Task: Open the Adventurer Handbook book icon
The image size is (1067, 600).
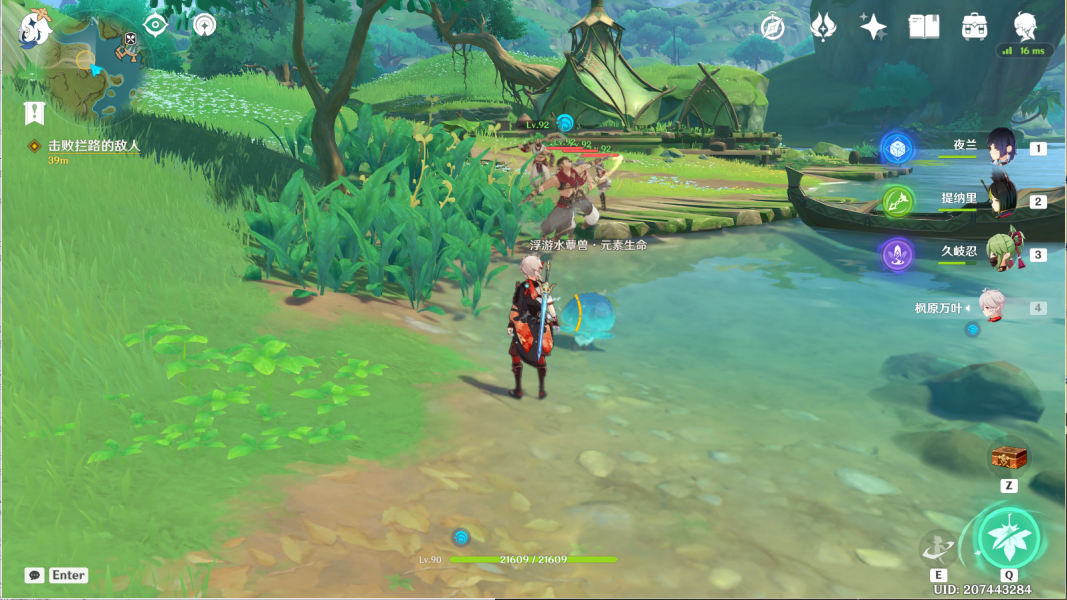Action: (x=924, y=27)
